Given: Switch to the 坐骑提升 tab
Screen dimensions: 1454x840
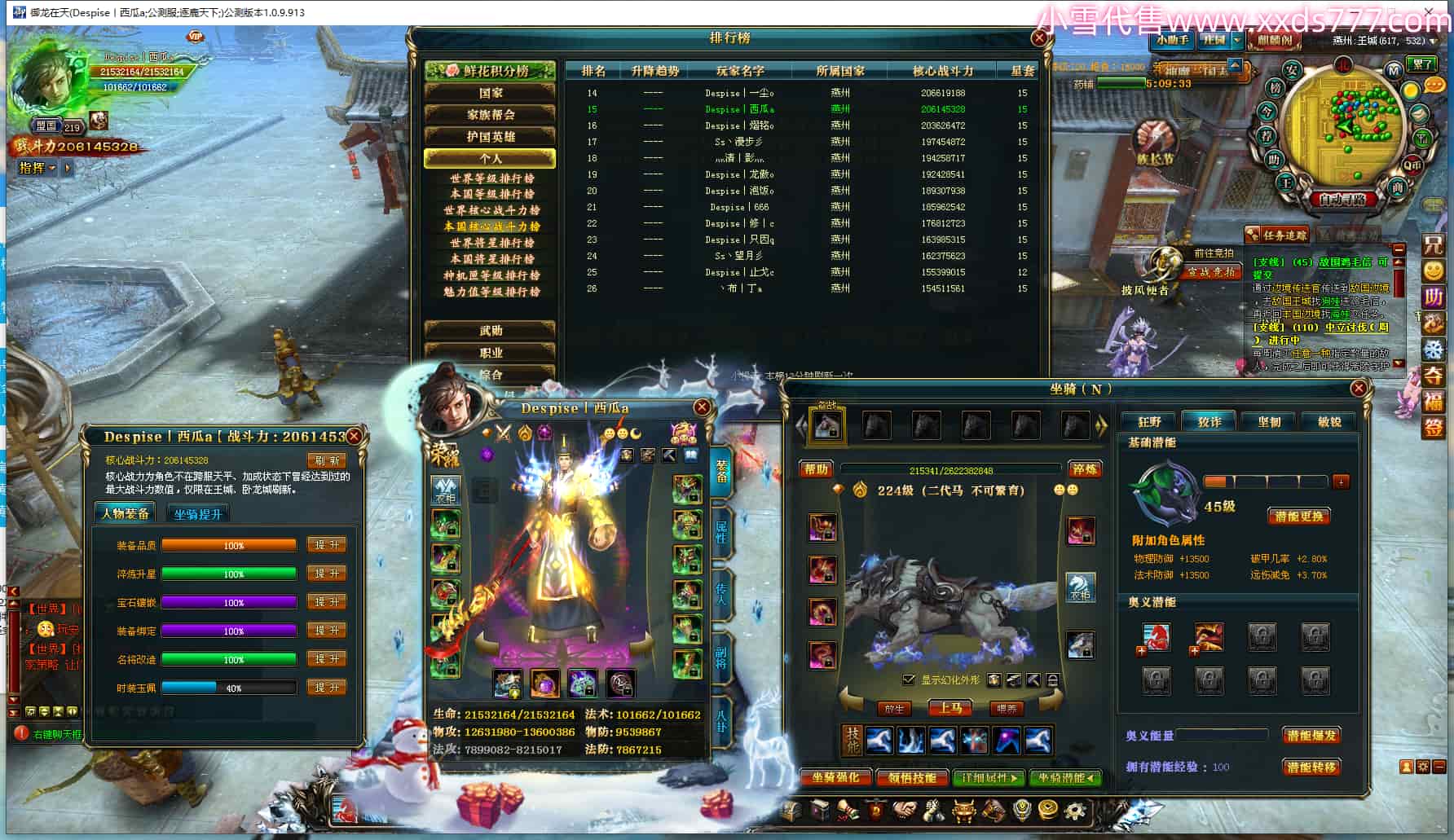Looking at the screenshot, I should coord(197,514).
